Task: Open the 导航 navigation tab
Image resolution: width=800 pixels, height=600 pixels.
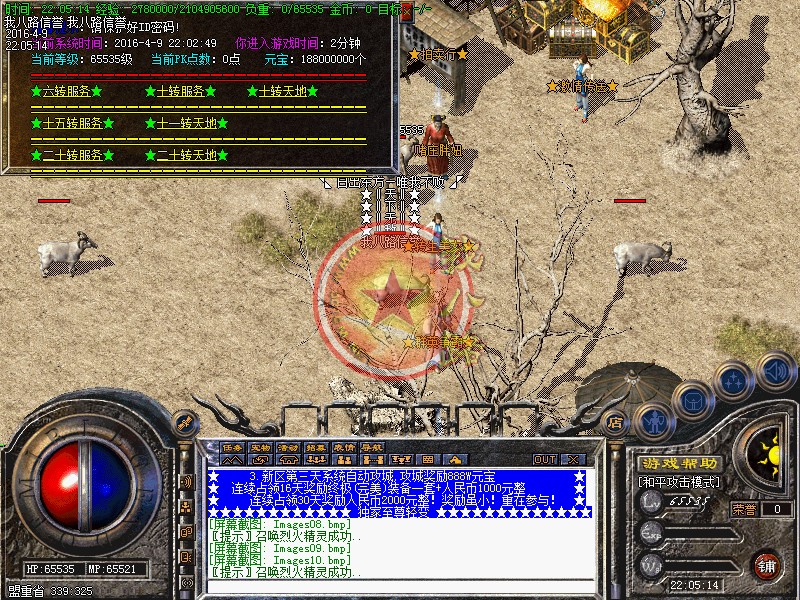Action: point(372,448)
